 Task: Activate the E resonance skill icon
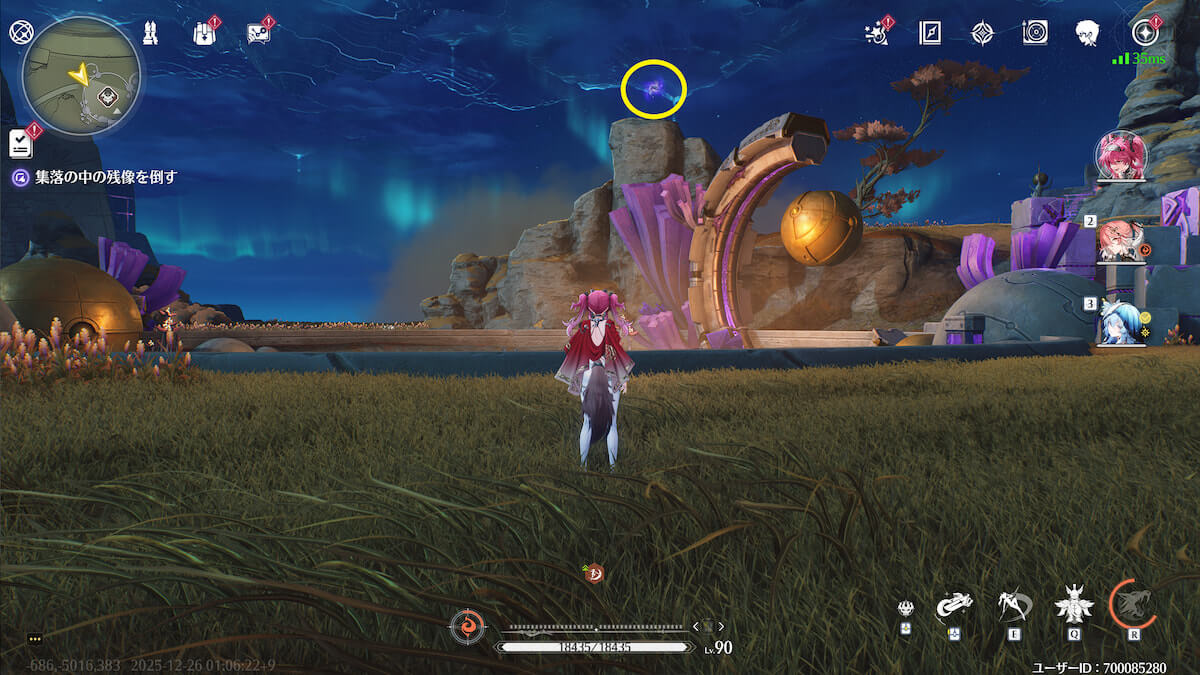click(1015, 605)
